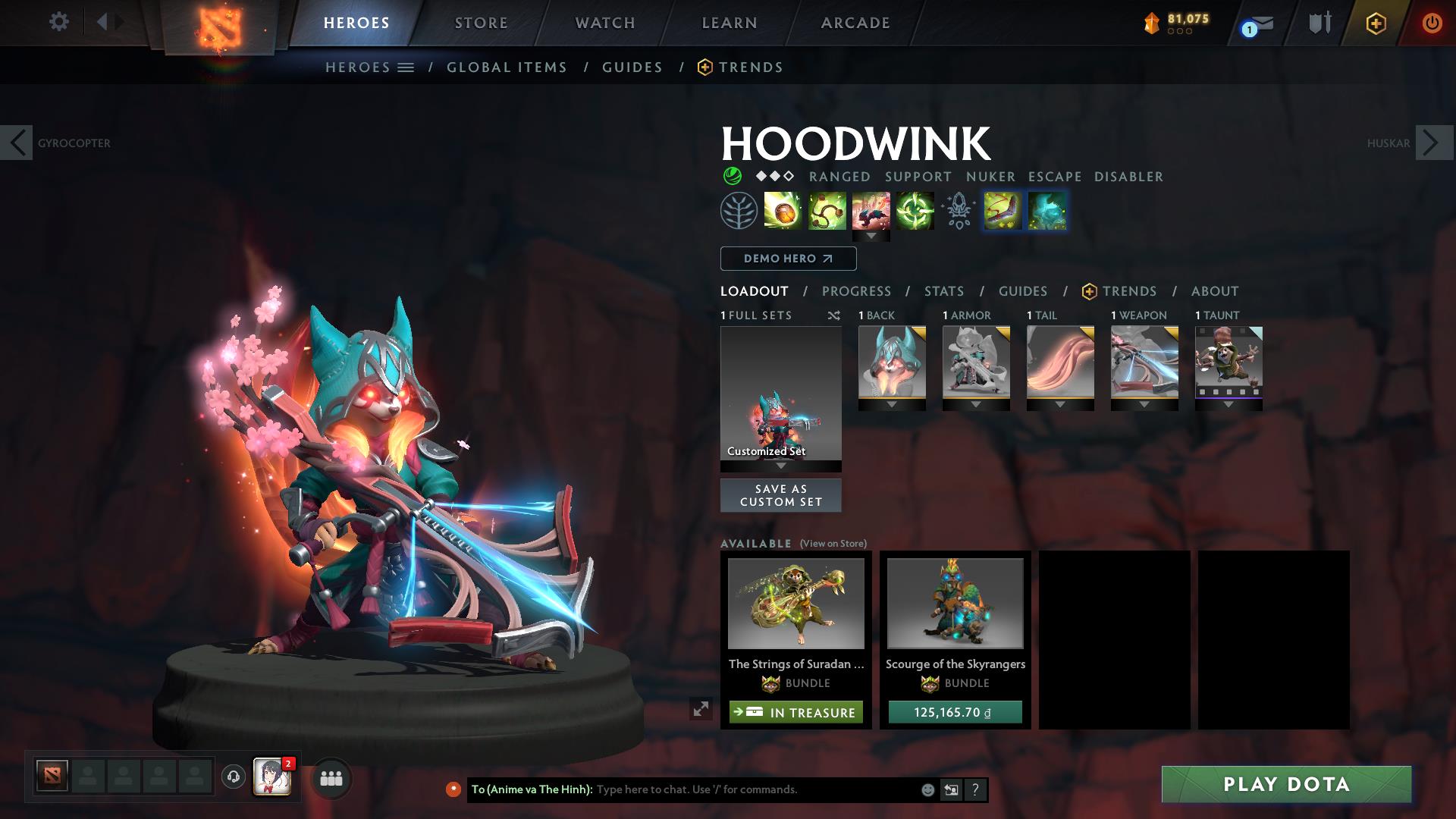The height and width of the screenshot is (819, 1456).
Task: Expand the 1 BACK item dropdown arrow
Action: pyautogui.click(x=891, y=404)
